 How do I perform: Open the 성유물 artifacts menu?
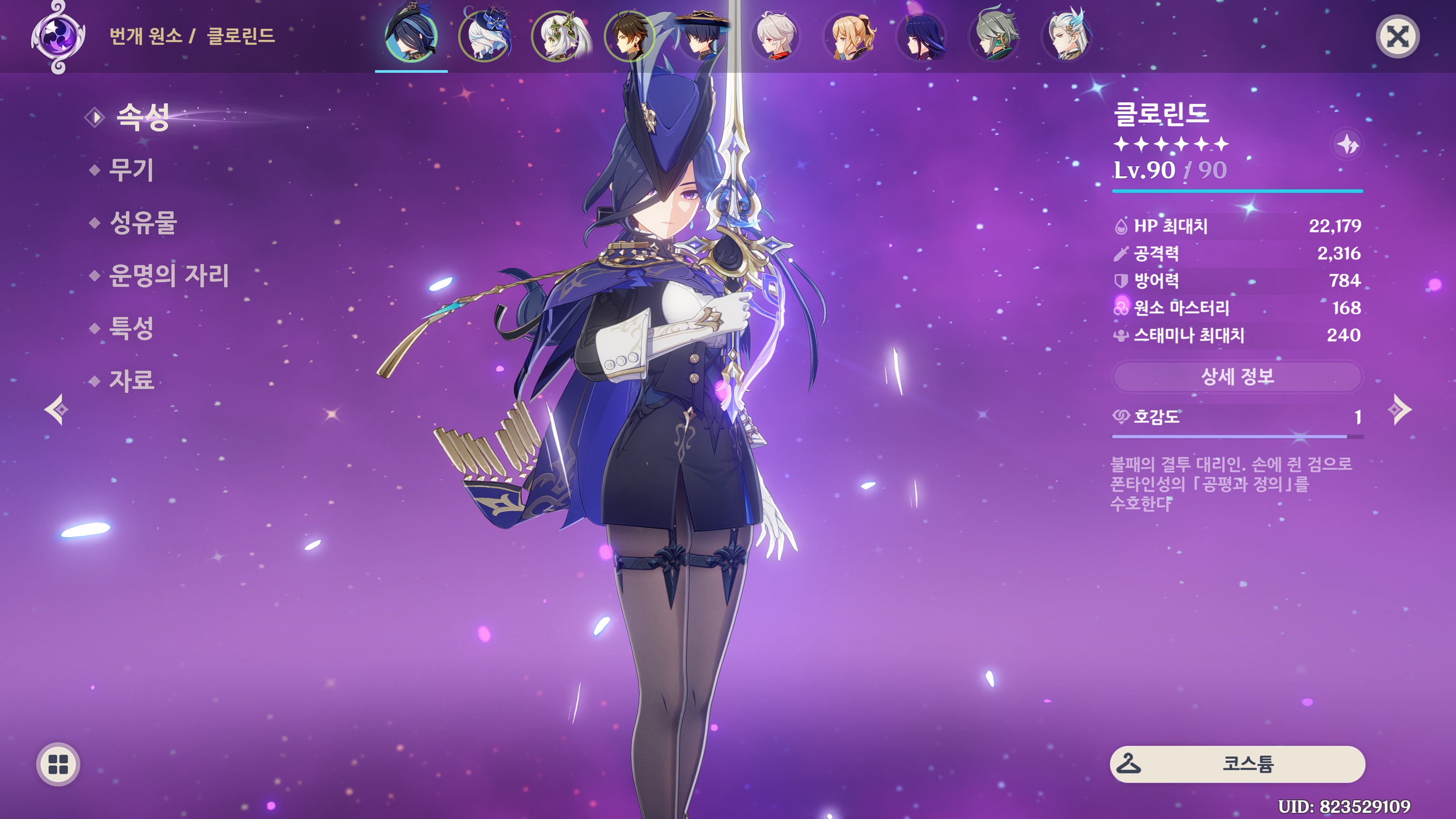(x=143, y=223)
